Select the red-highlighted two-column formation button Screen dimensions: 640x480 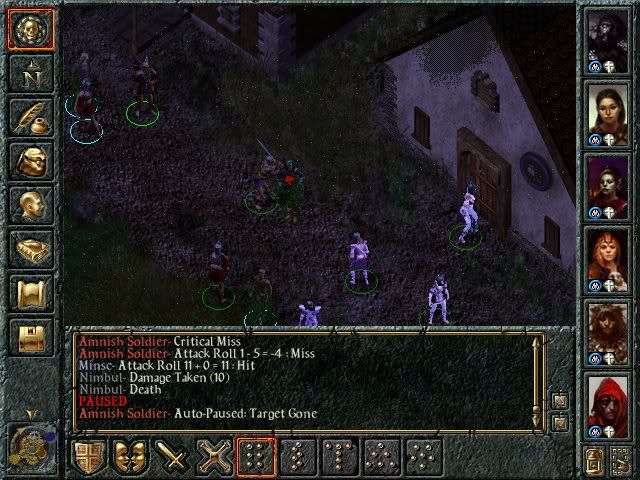[257, 458]
